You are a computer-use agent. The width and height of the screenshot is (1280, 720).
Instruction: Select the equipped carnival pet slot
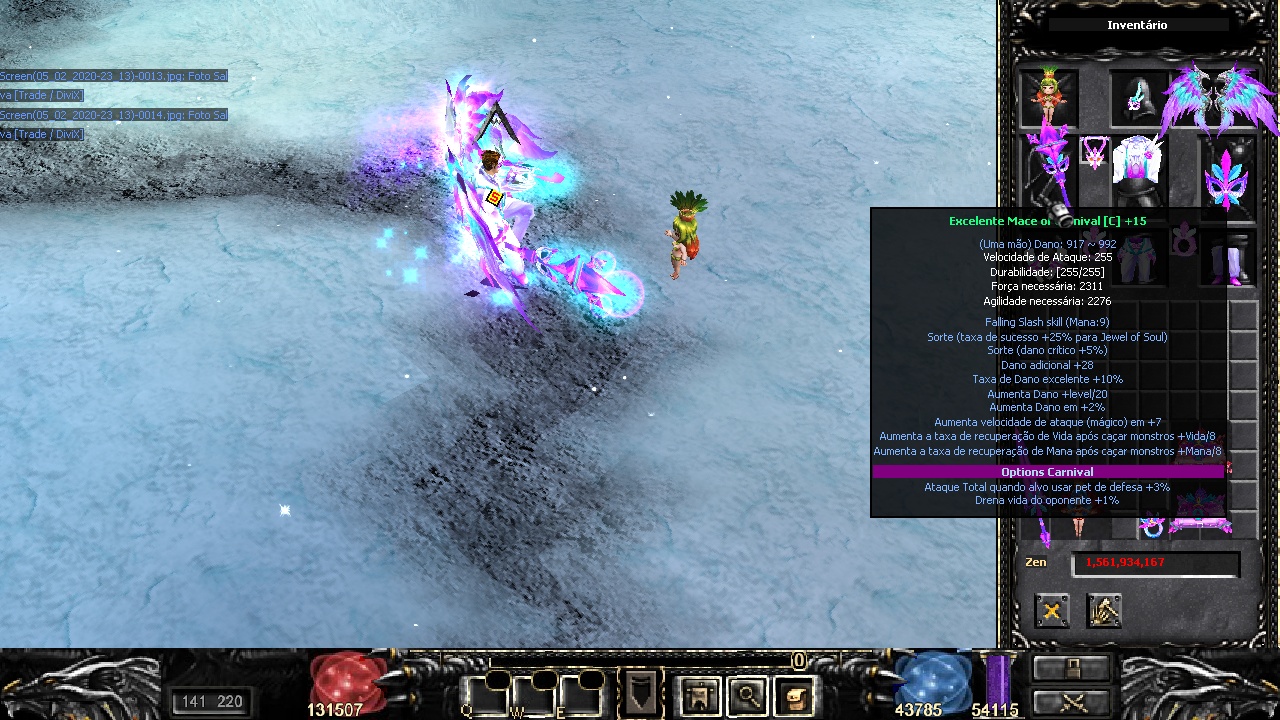click(x=1048, y=97)
